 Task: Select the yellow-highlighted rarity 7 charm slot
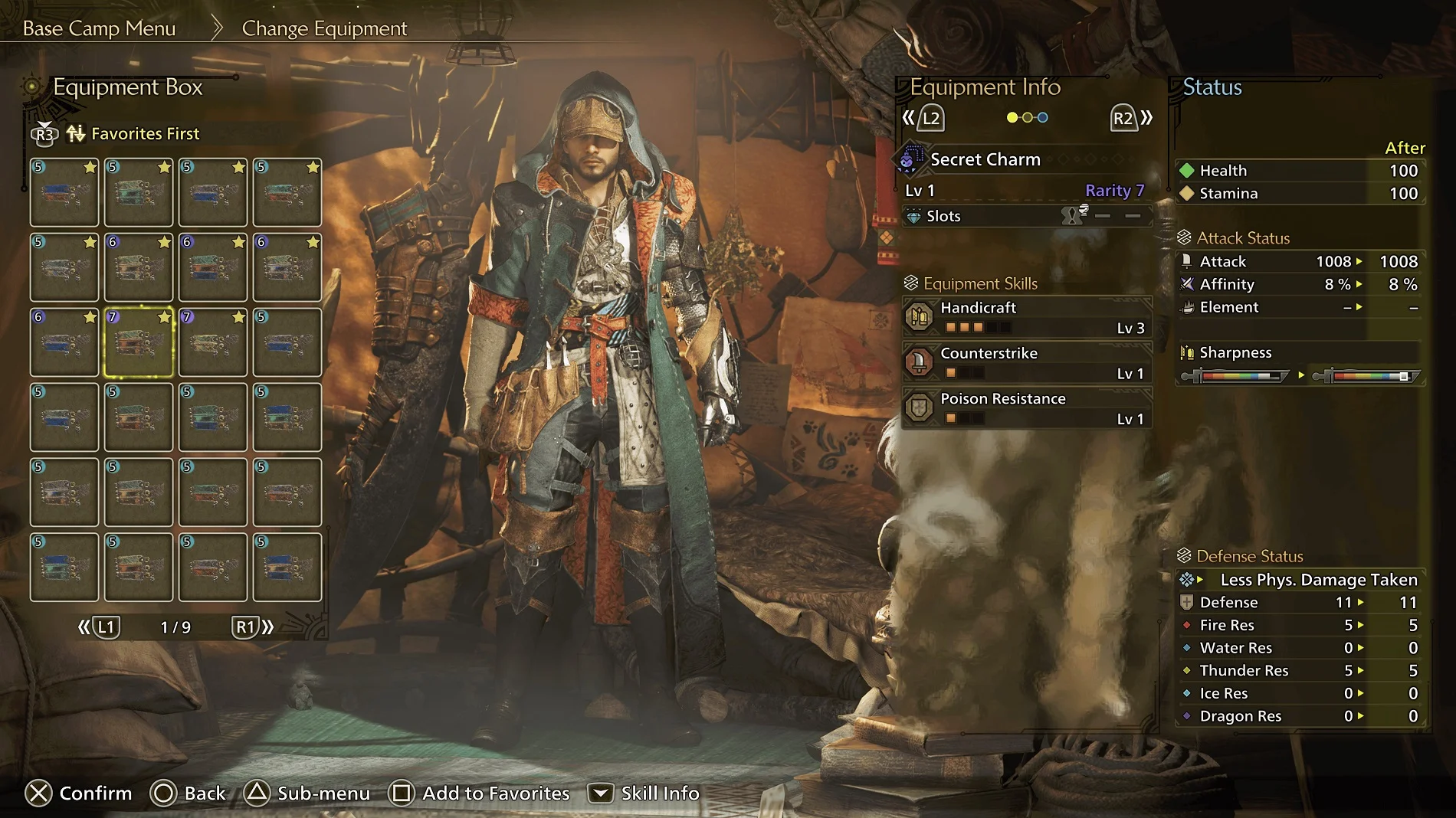pos(139,342)
